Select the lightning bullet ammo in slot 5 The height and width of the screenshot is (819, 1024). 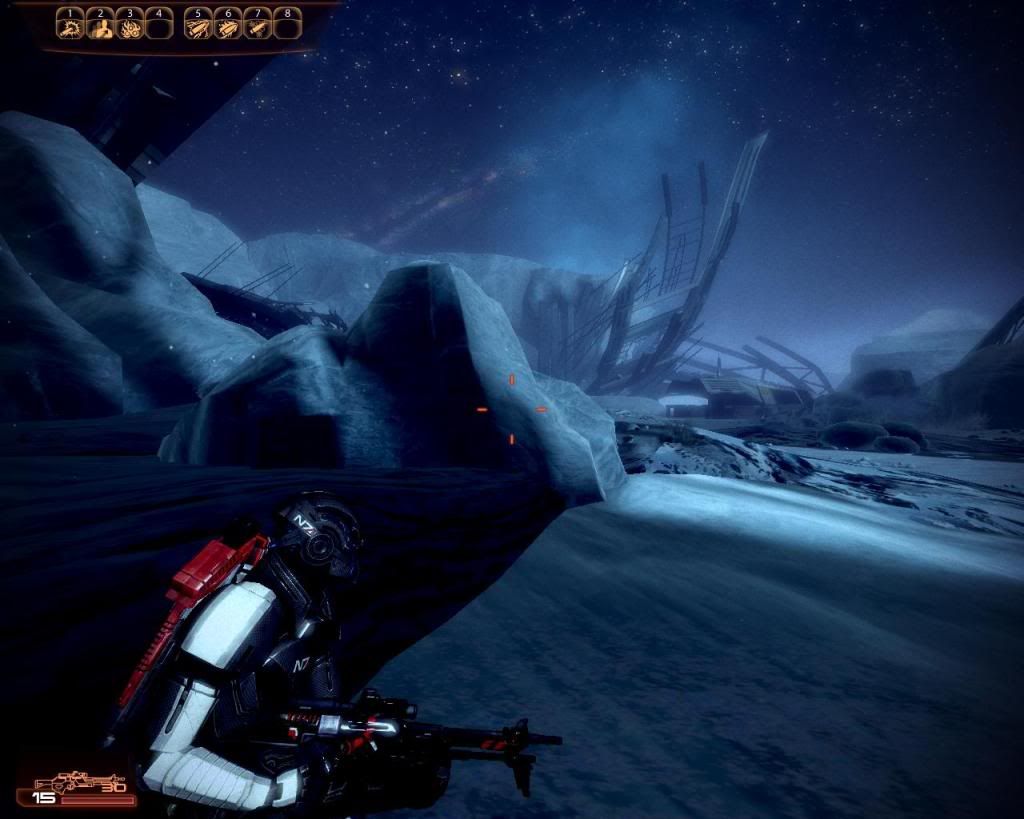click(x=199, y=27)
